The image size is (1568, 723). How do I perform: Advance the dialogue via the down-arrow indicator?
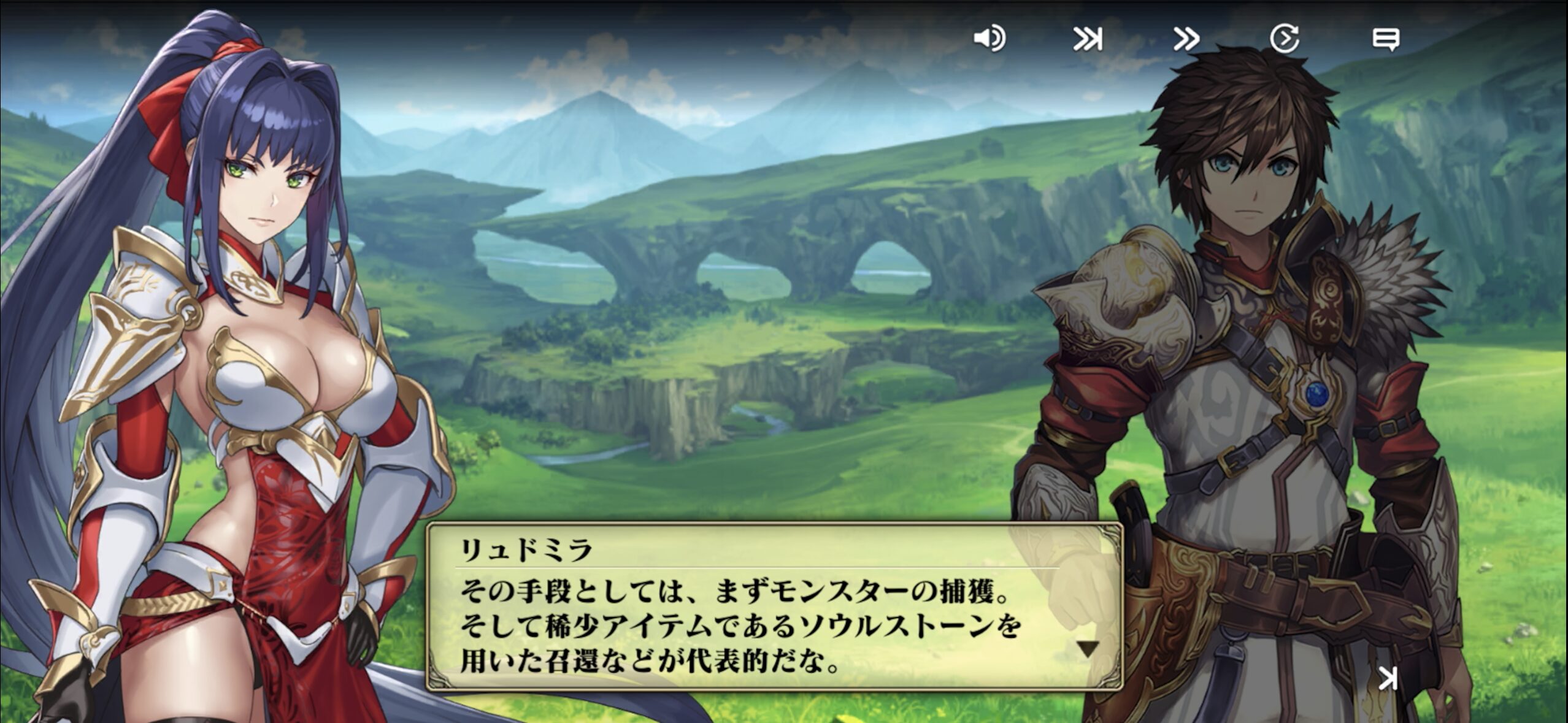coord(1088,649)
